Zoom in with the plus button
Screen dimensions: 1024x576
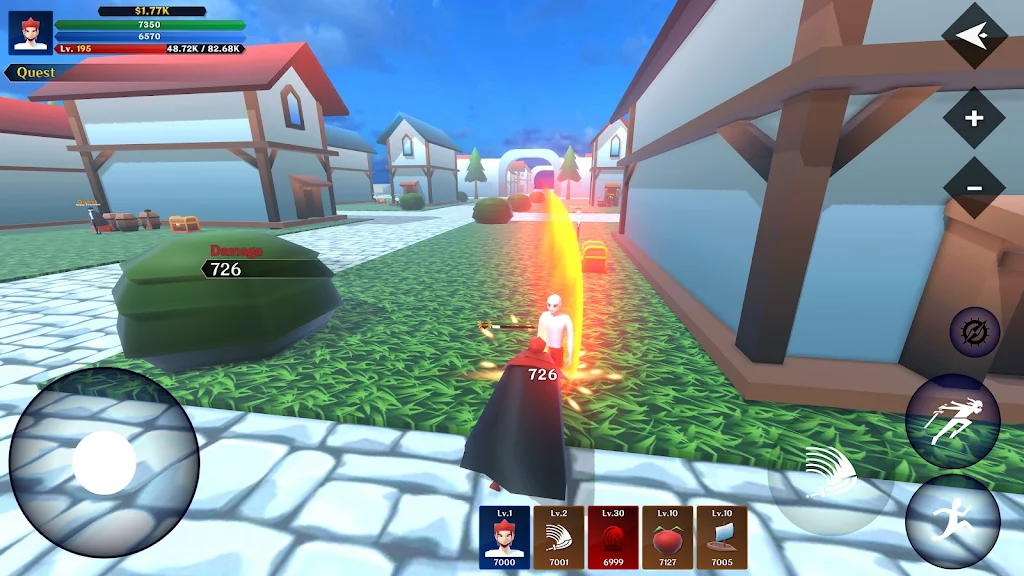click(973, 119)
